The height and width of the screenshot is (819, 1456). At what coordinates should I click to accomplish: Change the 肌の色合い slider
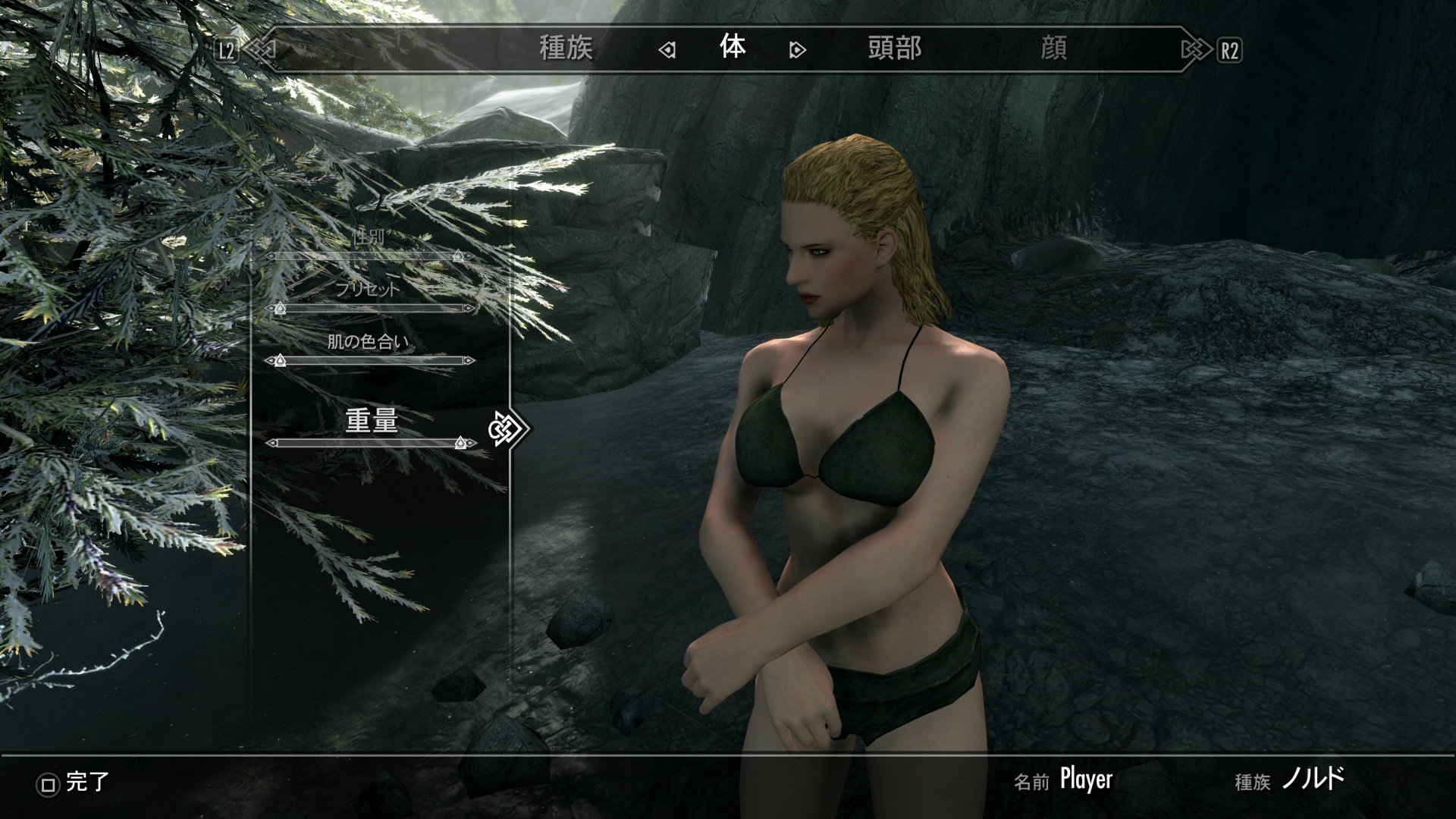coord(370,360)
